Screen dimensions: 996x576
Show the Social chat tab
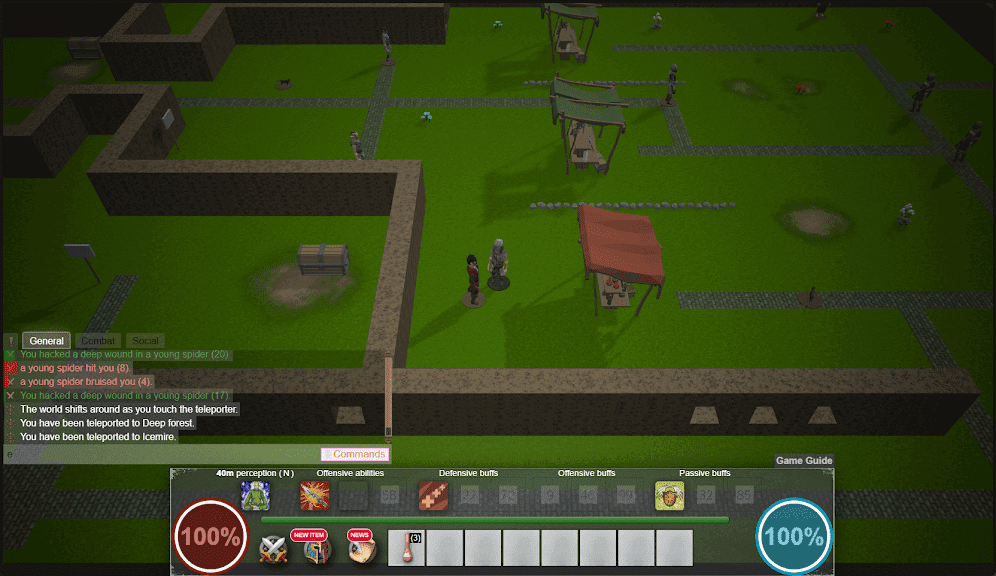(x=146, y=341)
